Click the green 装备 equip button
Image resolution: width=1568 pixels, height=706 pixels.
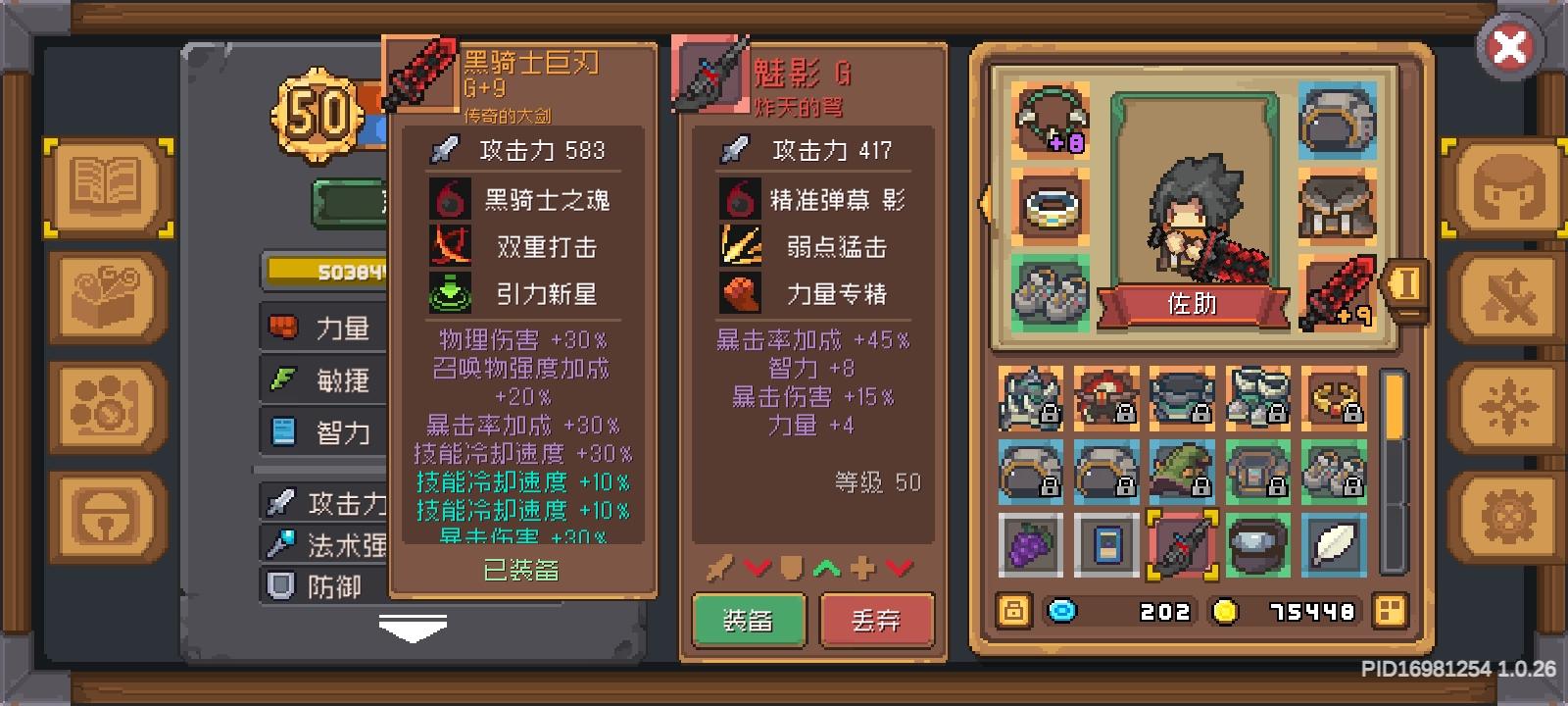pos(750,620)
